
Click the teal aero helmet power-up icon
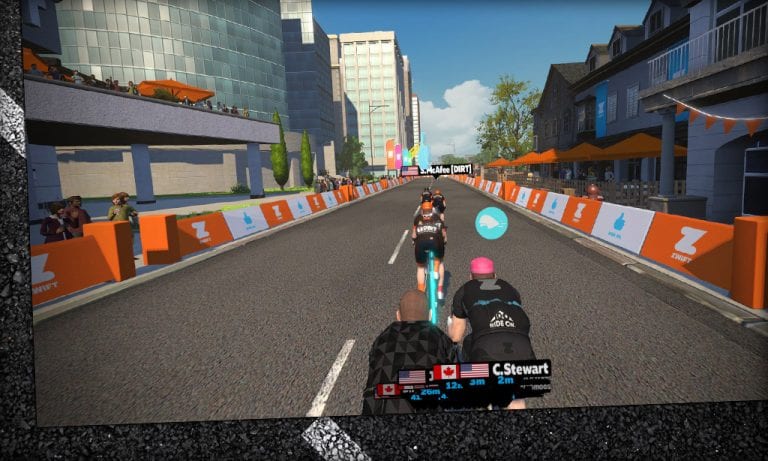490,222
